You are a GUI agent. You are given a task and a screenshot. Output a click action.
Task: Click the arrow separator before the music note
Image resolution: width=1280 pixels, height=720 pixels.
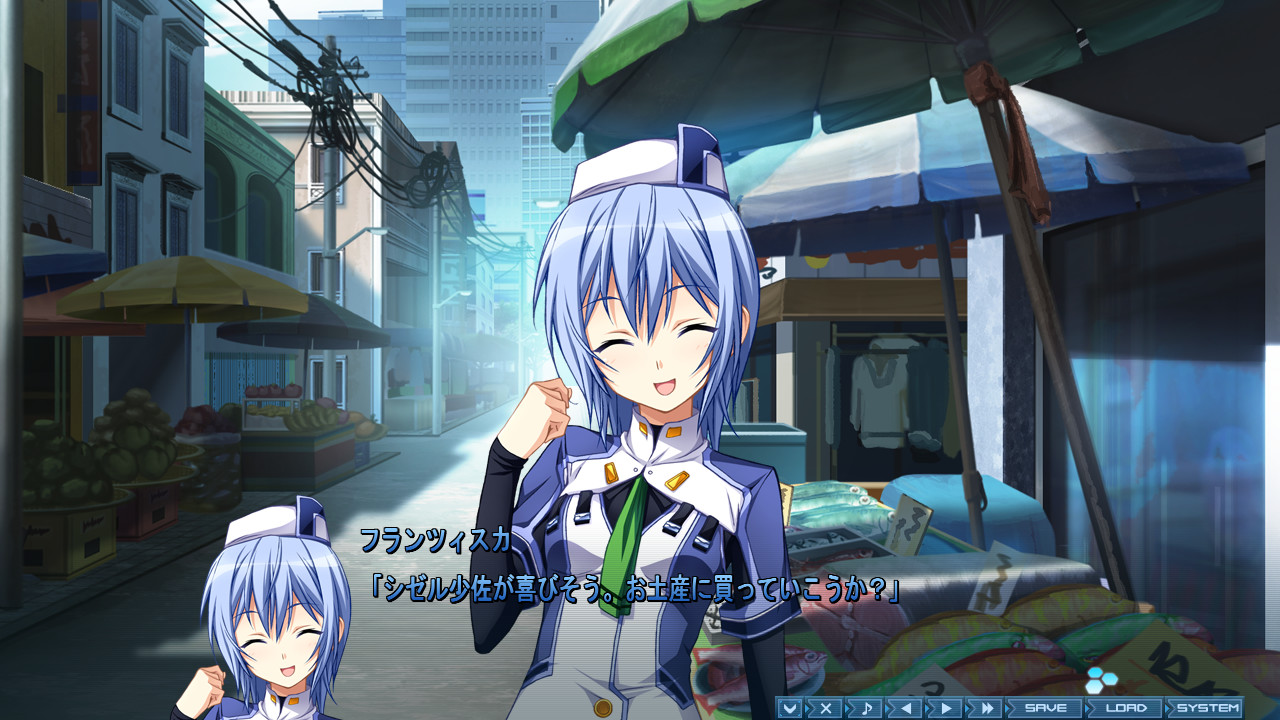pos(846,707)
